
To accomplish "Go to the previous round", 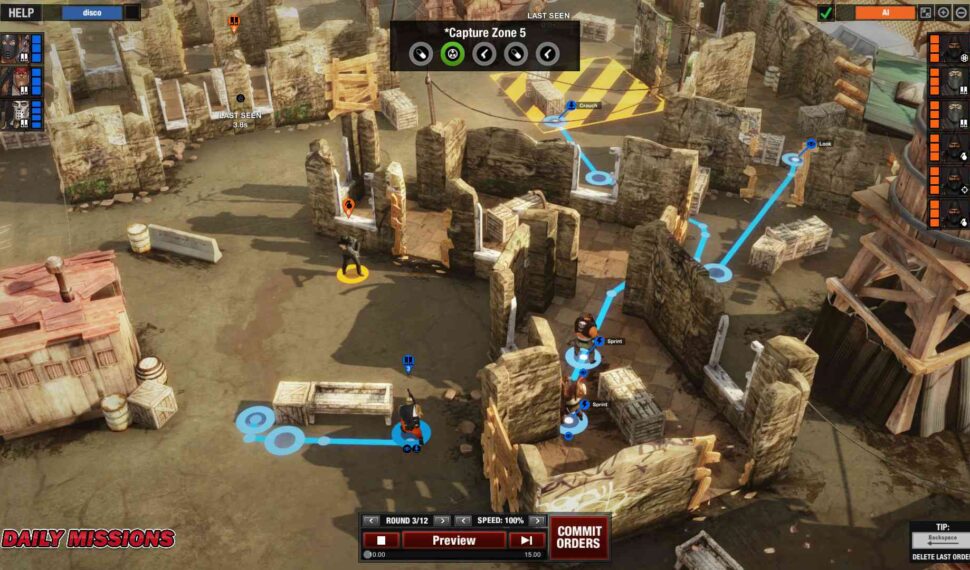I will coord(371,520).
